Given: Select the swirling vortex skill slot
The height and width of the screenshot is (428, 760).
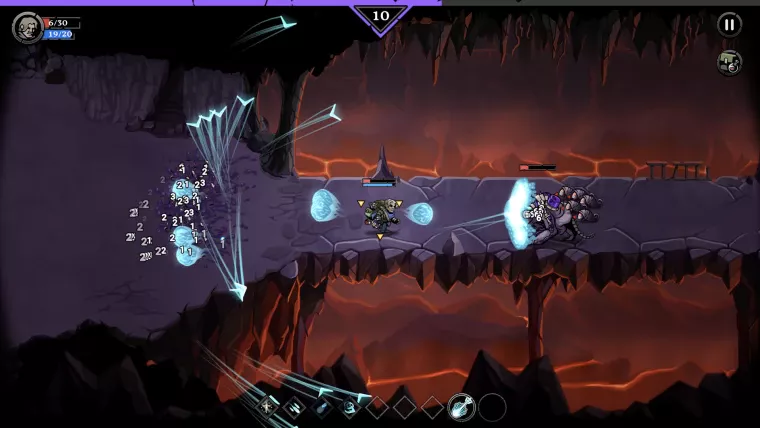Looking at the screenshot, I should (x=350, y=406).
